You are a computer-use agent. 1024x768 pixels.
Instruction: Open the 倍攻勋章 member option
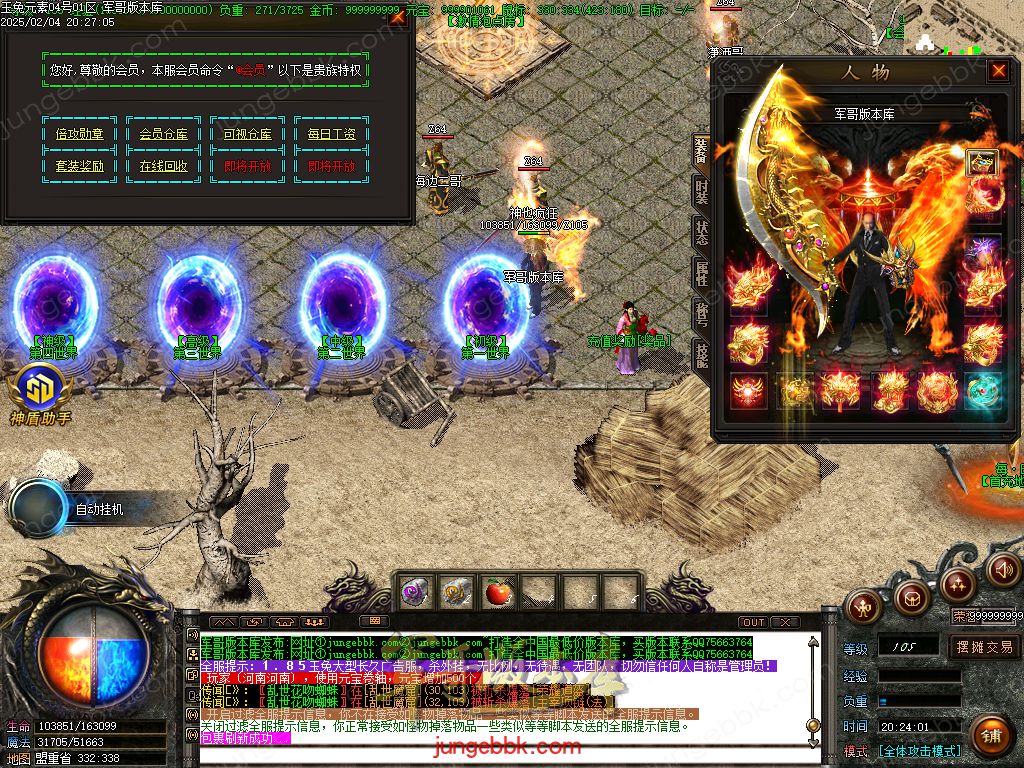pos(79,134)
